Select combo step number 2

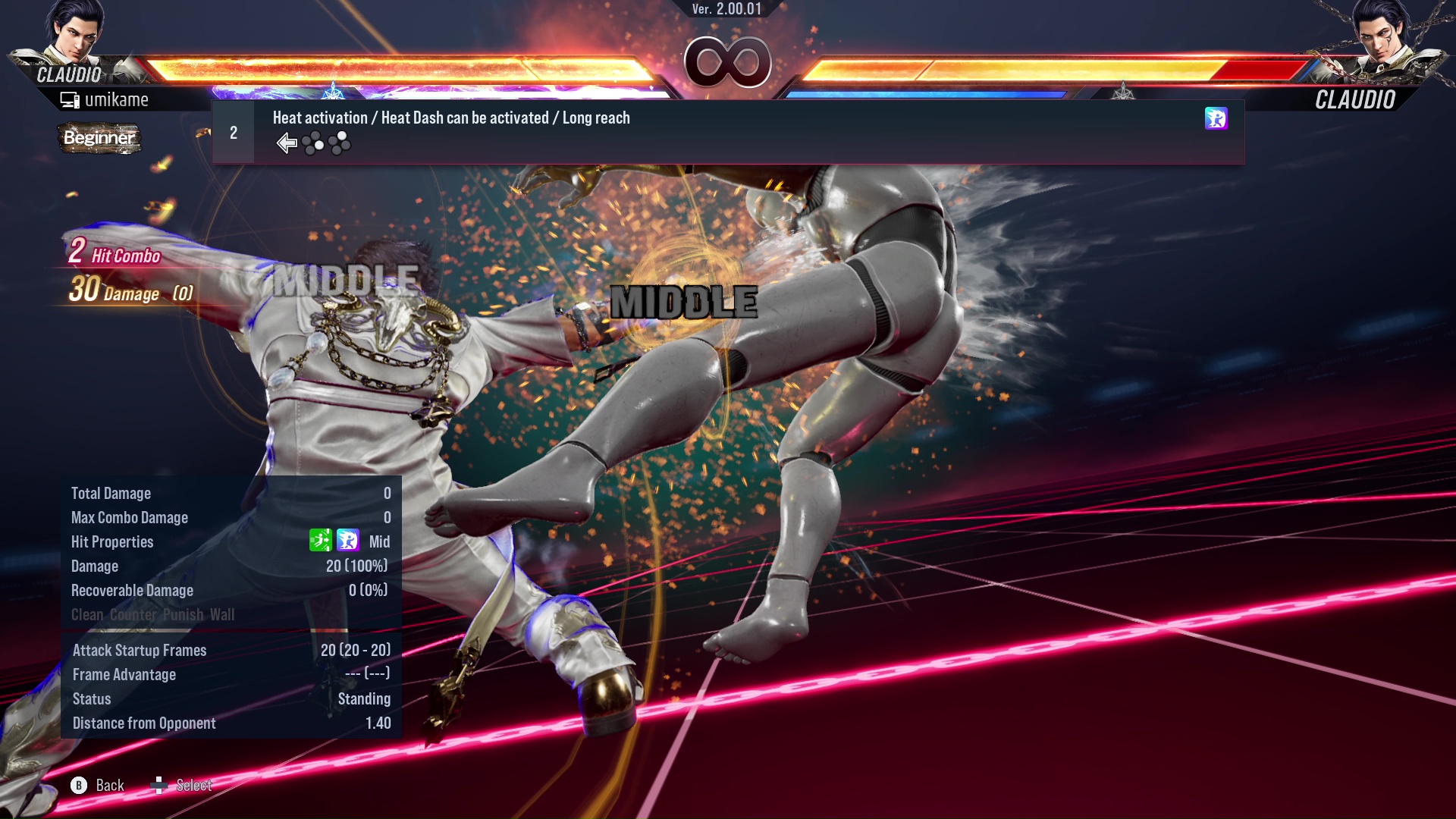tap(232, 132)
